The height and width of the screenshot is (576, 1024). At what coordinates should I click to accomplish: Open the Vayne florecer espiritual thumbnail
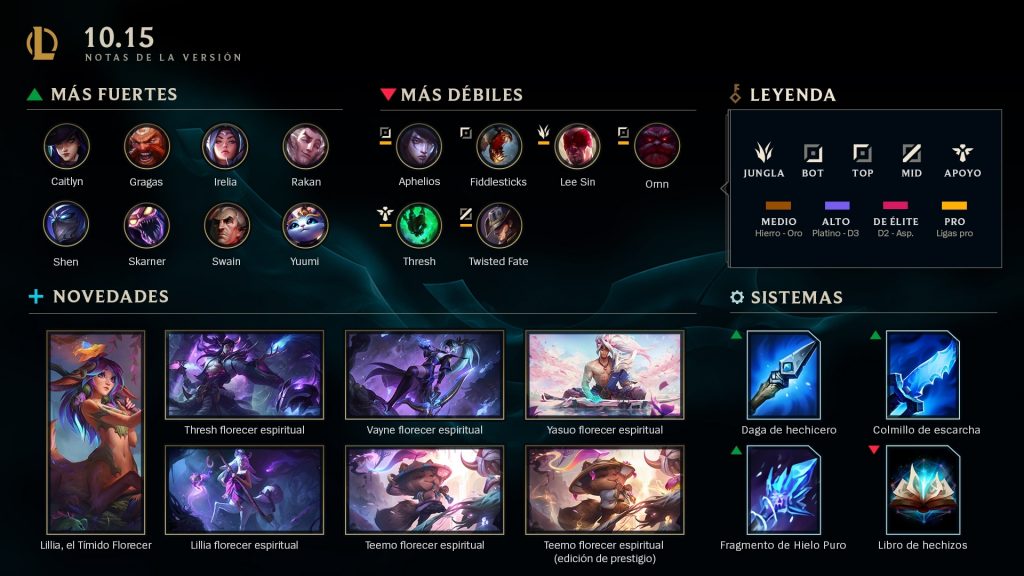pos(424,376)
